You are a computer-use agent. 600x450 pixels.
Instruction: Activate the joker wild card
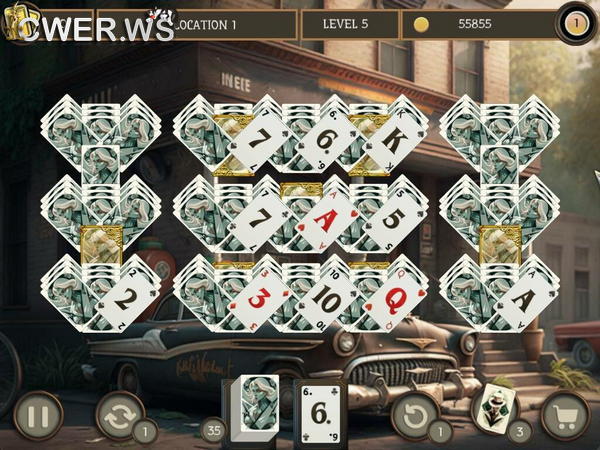coord(495,408)
